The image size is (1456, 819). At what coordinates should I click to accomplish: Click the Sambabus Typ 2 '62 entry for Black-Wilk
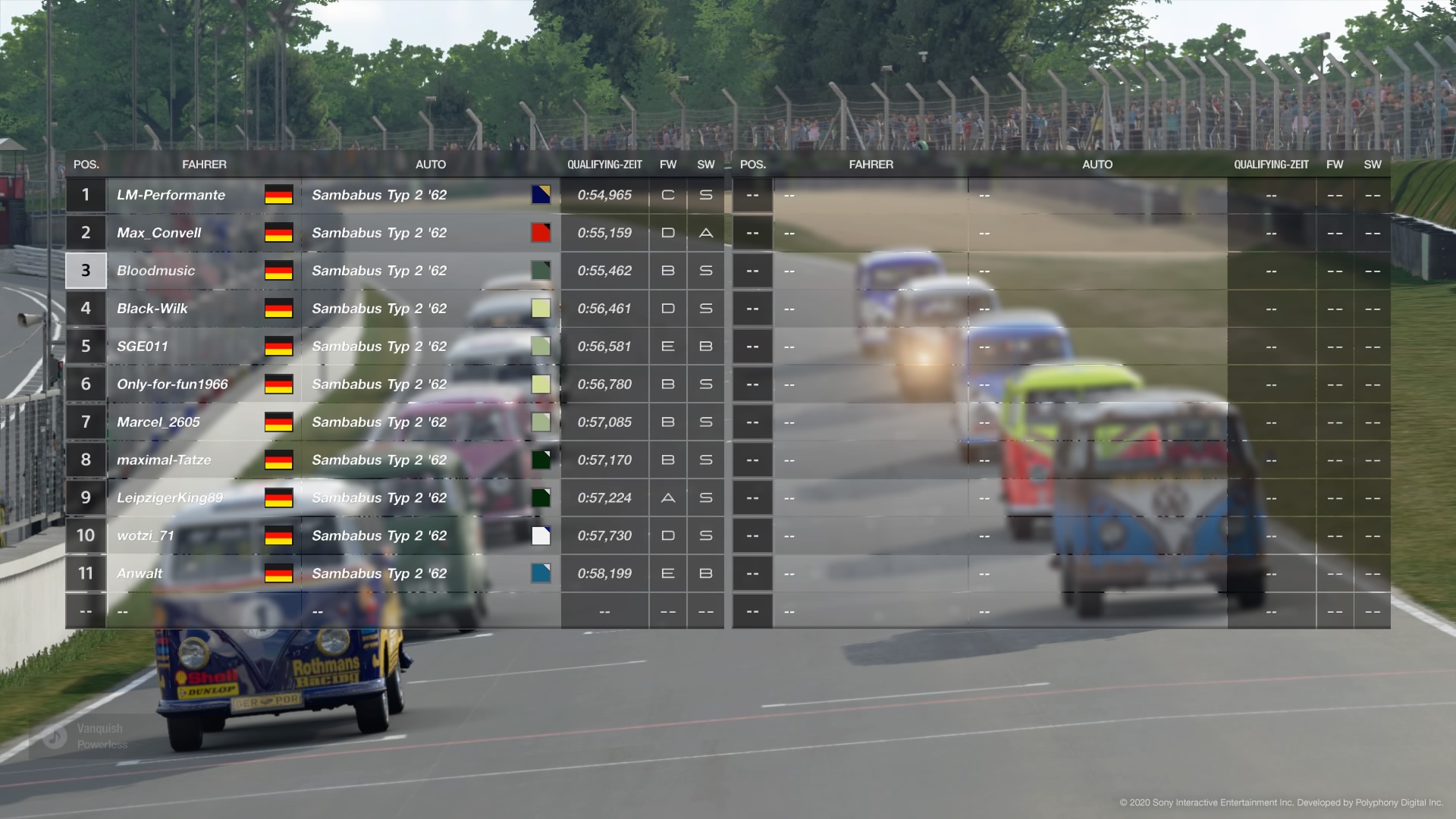tap(379, 309)
